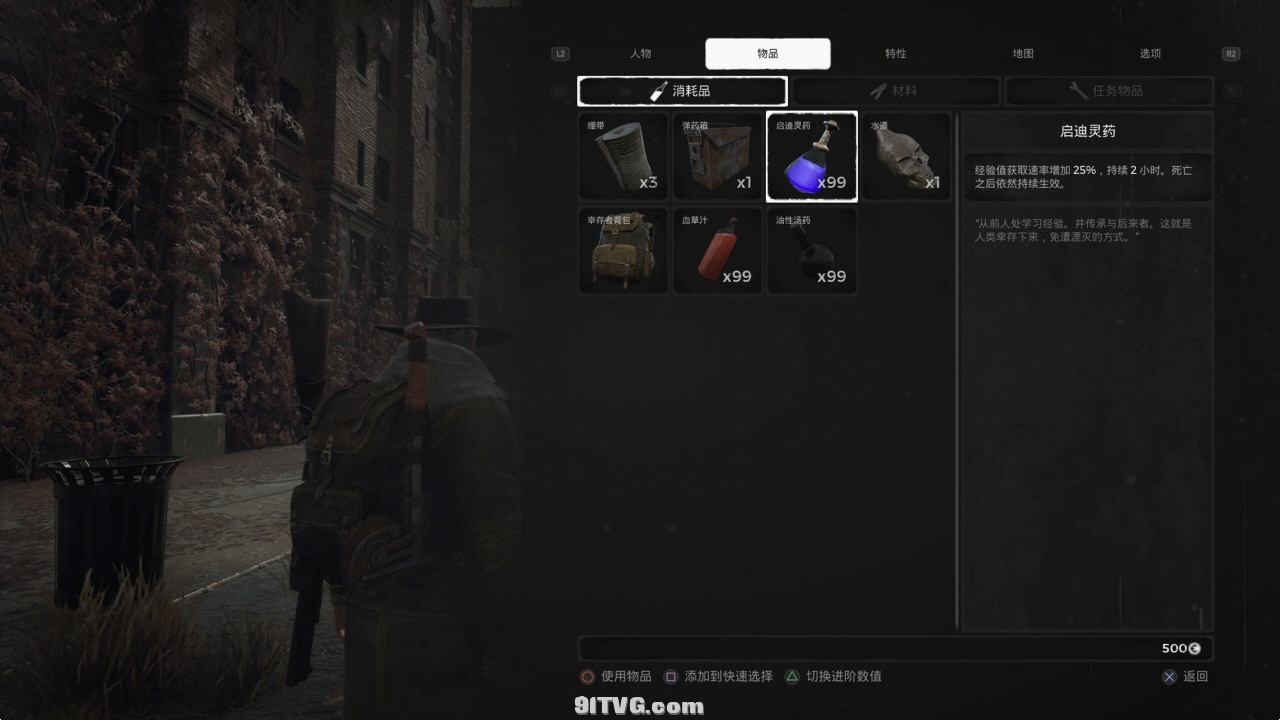Select the 物品 items tab
This screenshot has width=1280, height=720.
(x=767, y=54)
